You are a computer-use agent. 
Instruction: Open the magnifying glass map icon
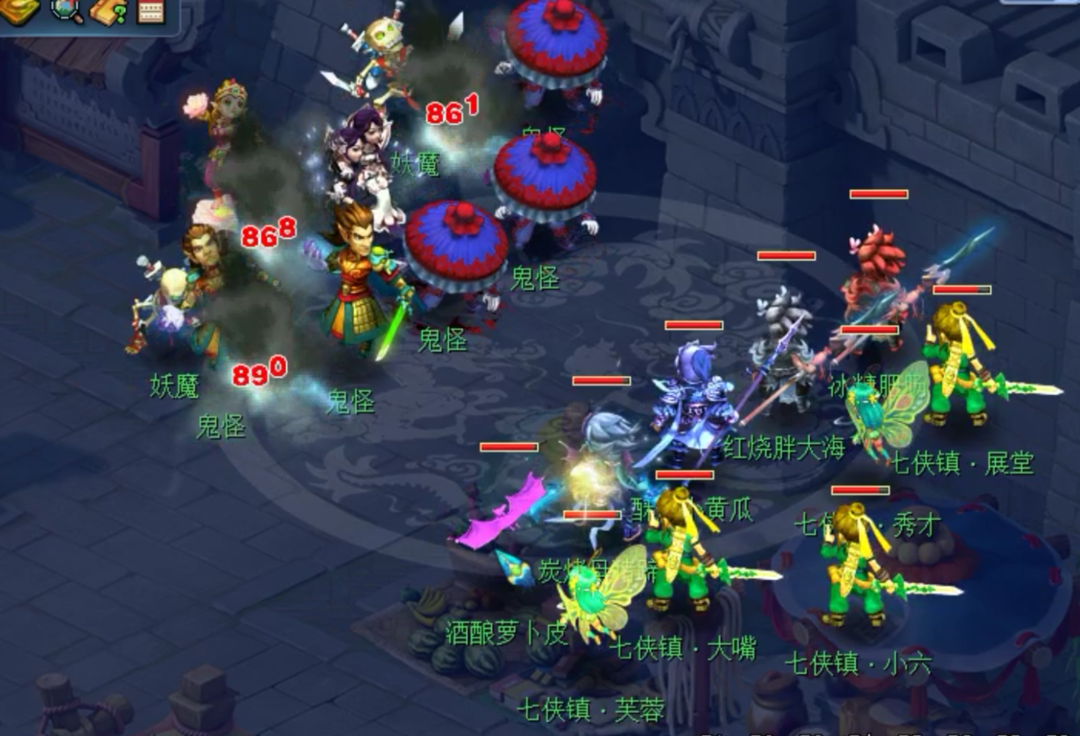click(66, 9)
